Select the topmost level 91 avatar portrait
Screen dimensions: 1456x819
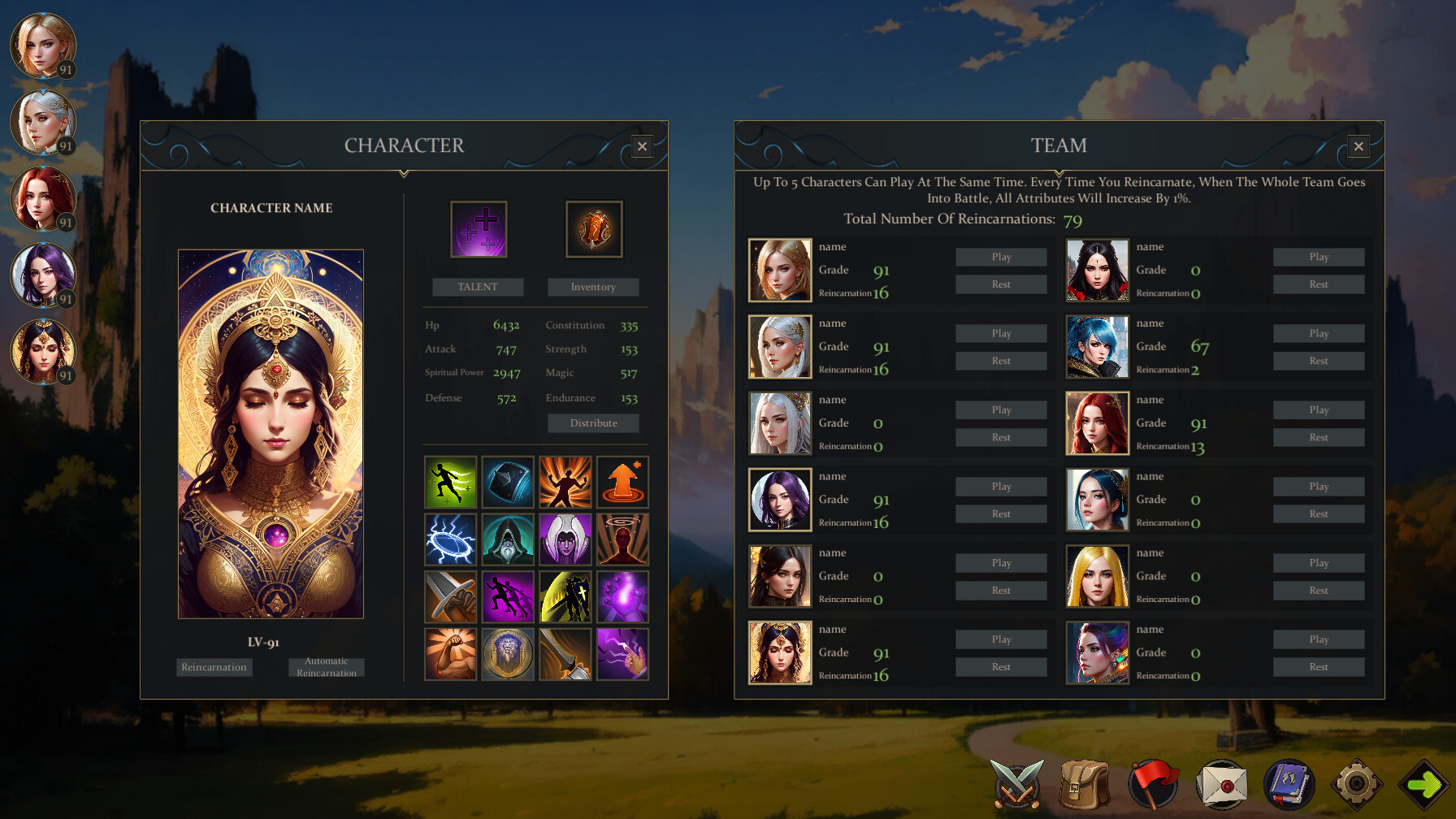pos(44,45)
